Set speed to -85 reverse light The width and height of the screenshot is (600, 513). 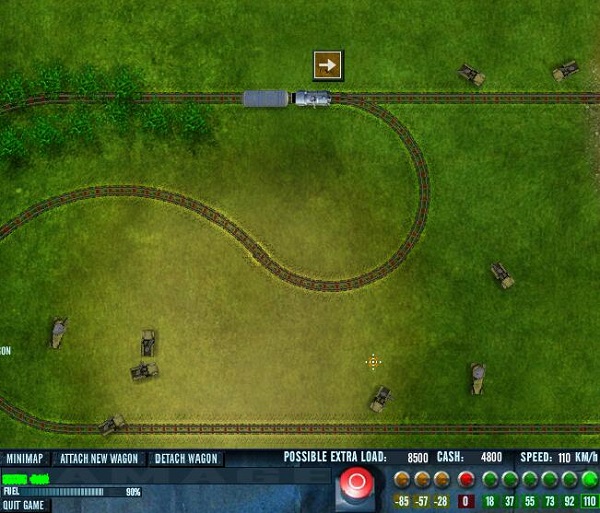pyautogui.click(x=402, y=480)
